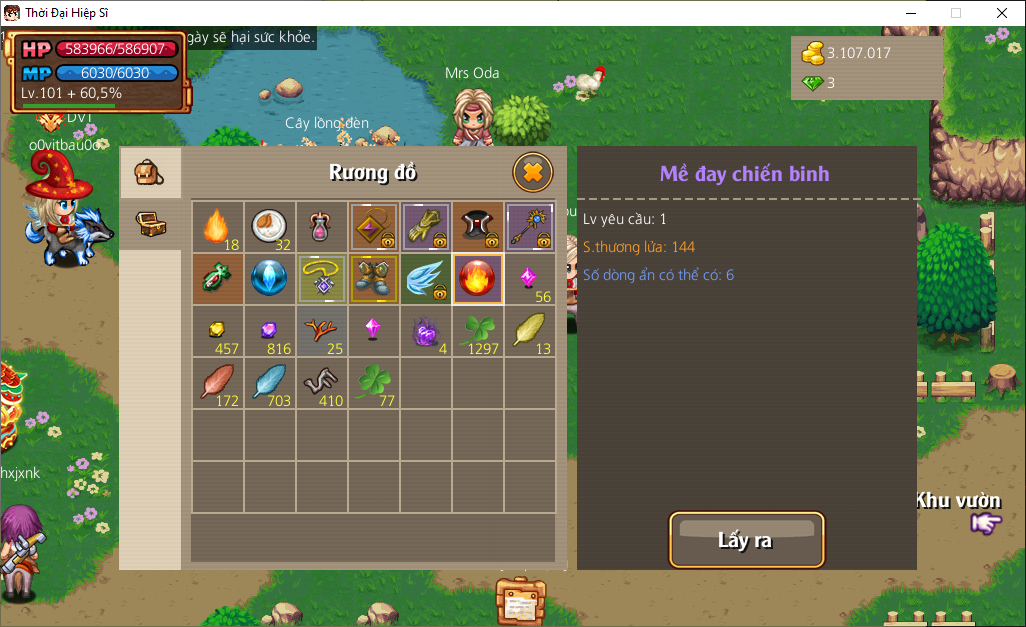Pick the yellow-chain amulet necklace
The width and height of the screenshot is (1026, 627).
point(322,279)
